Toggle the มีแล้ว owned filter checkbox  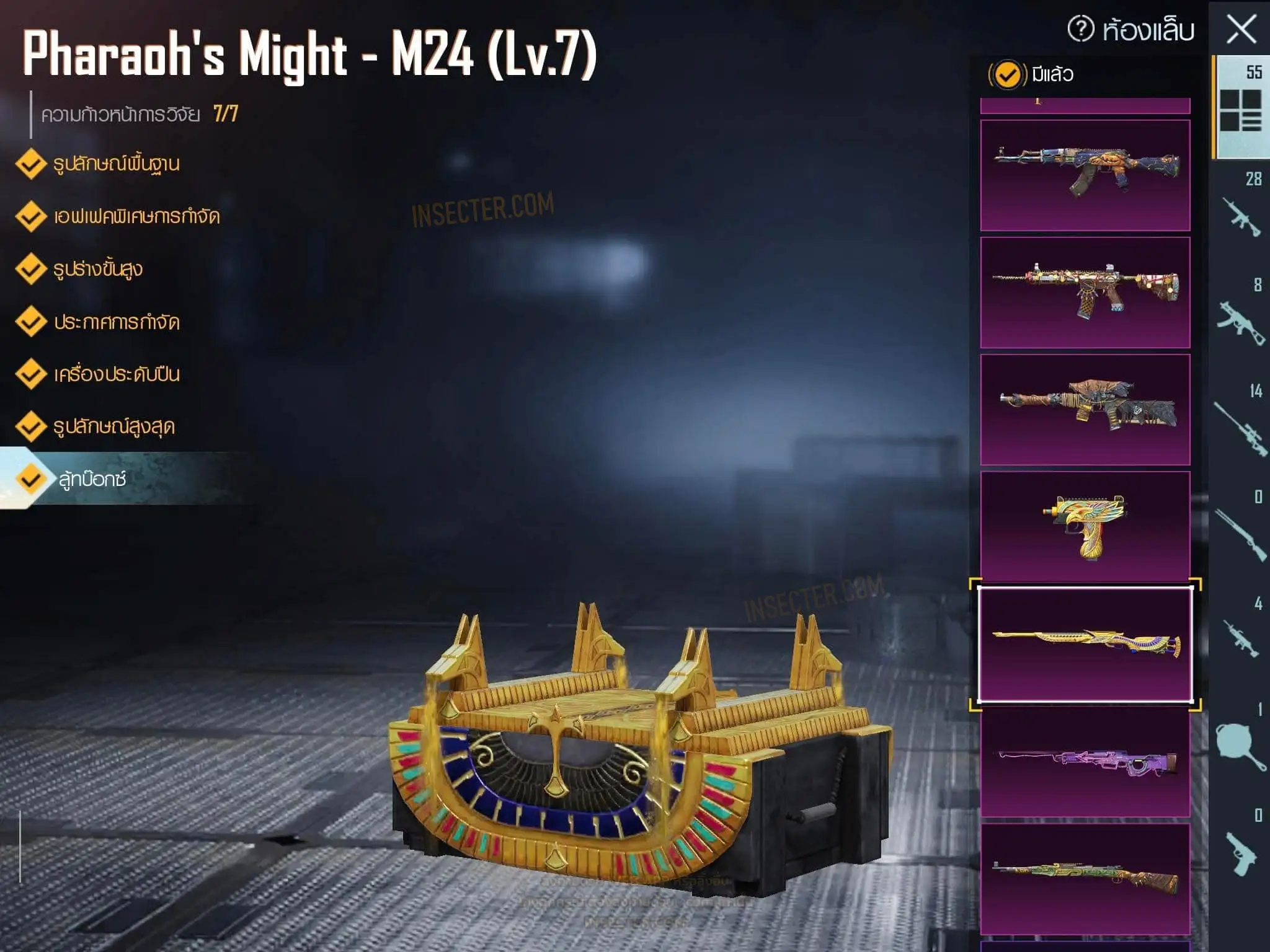click(1006, 75)
